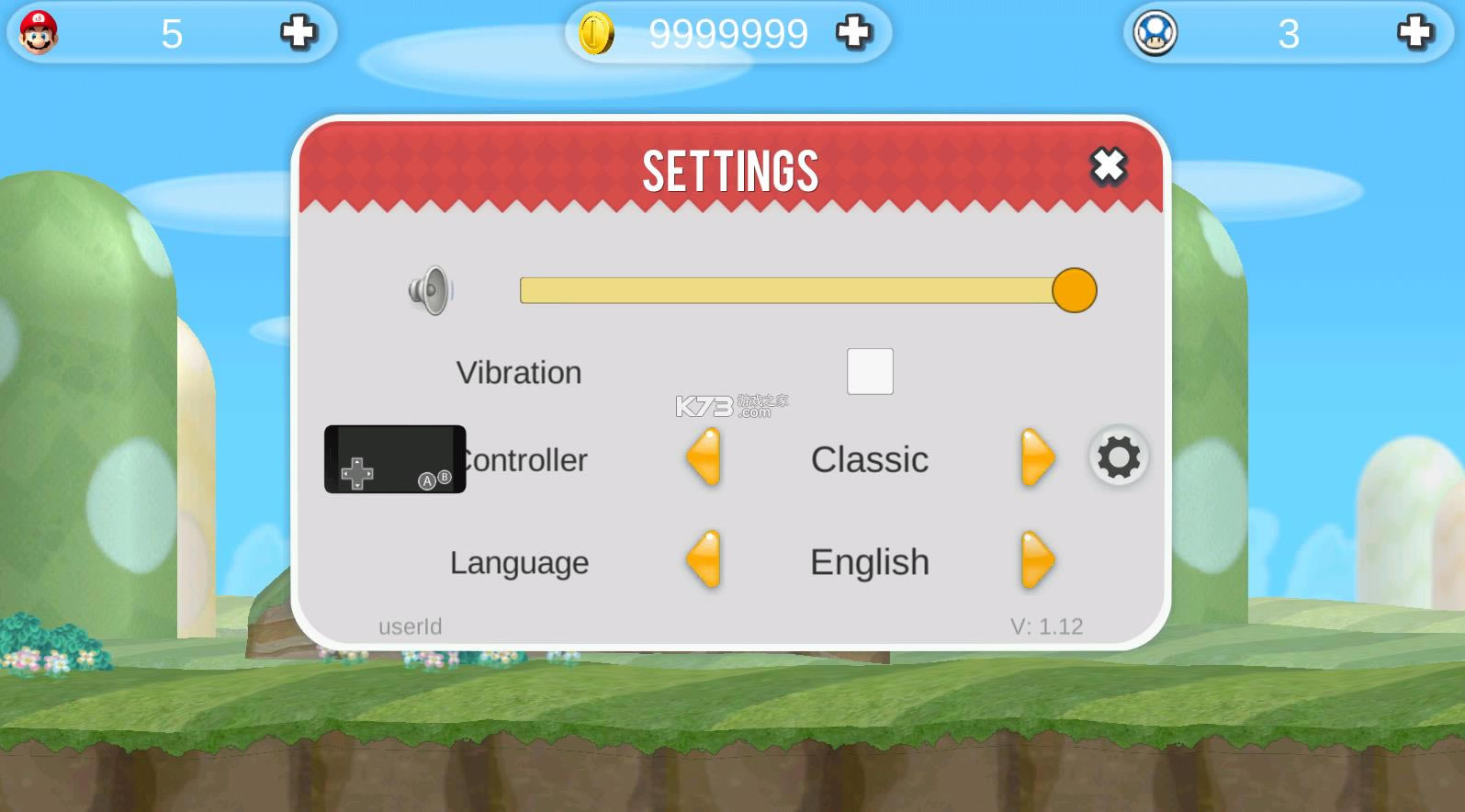Select the previous controller style
Image resolution: width=1465 pixels, height=812 pixels.
click(x=704, y=460)
